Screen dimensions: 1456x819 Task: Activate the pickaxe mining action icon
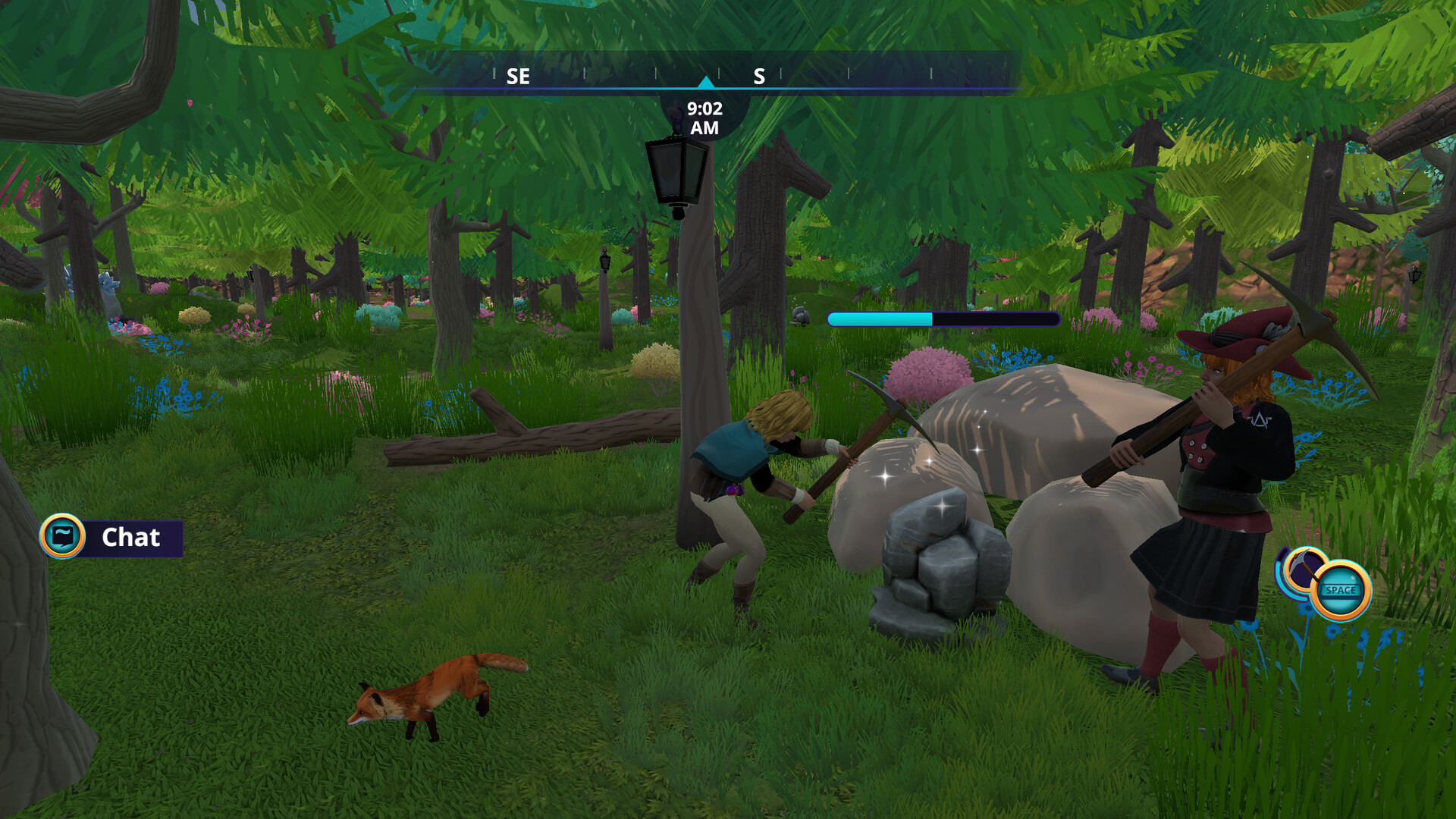click(x=1306, y=569)
